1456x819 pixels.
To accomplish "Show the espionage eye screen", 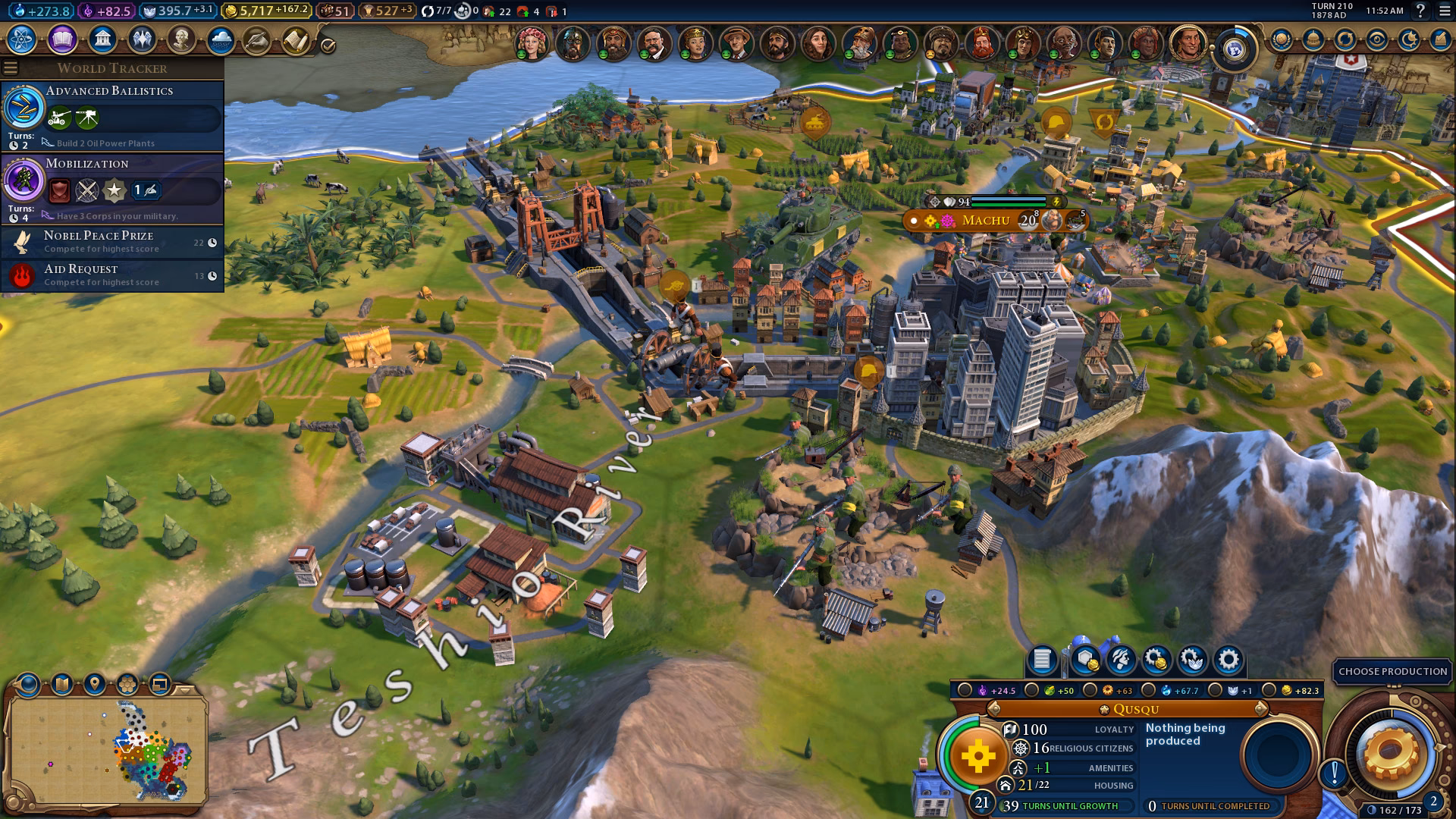I will [x=1376, y=39].
